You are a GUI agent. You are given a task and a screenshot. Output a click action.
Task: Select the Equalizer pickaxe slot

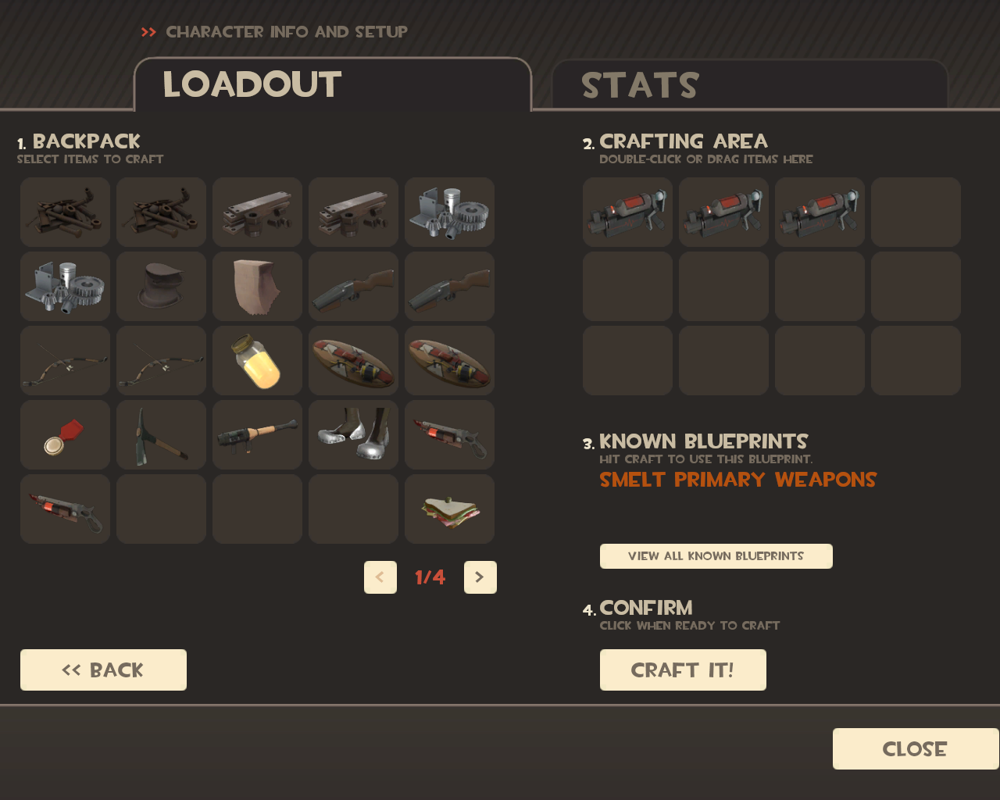161,435
